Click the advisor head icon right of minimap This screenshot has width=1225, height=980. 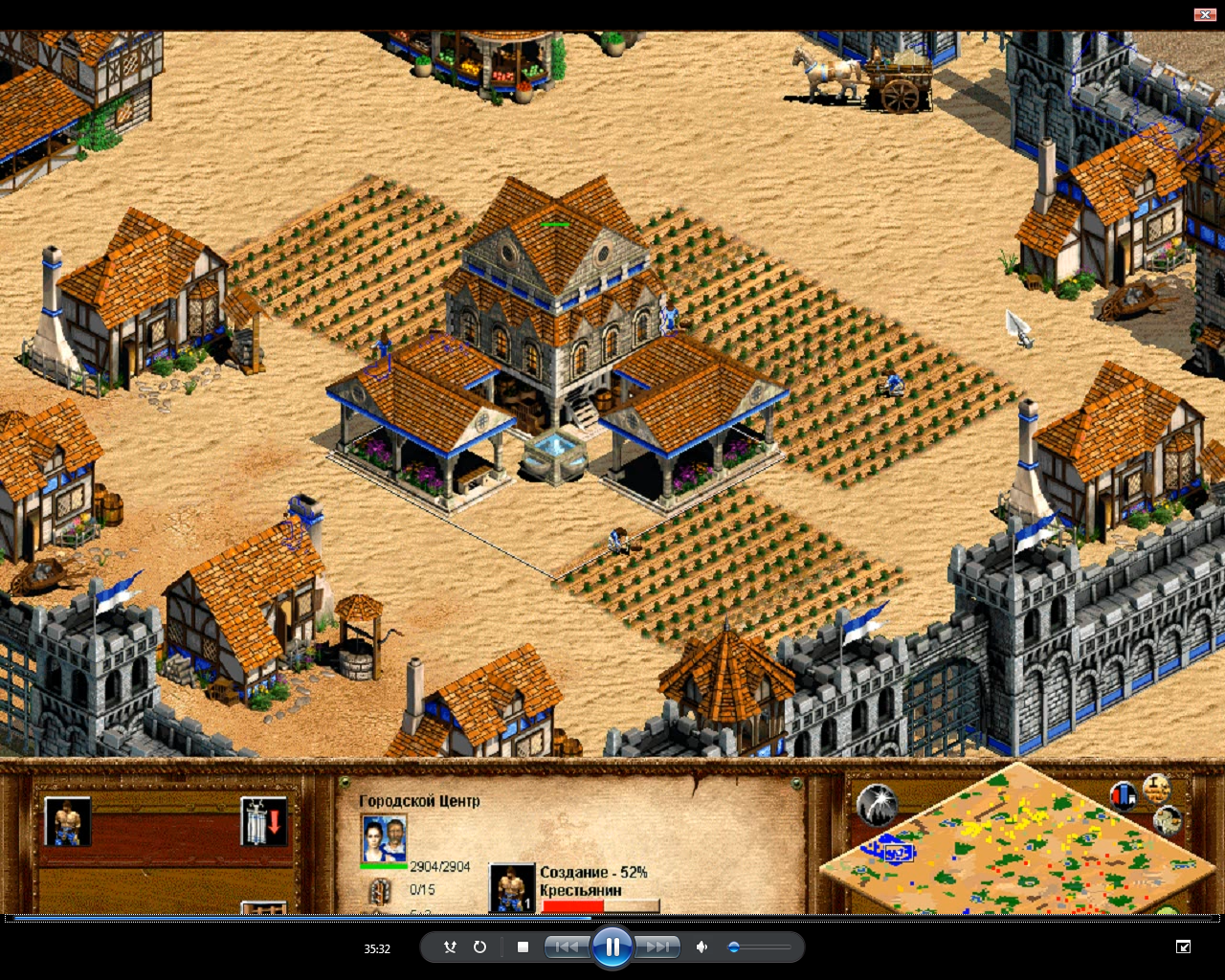pyautogui.click(x=1168, y=821)
